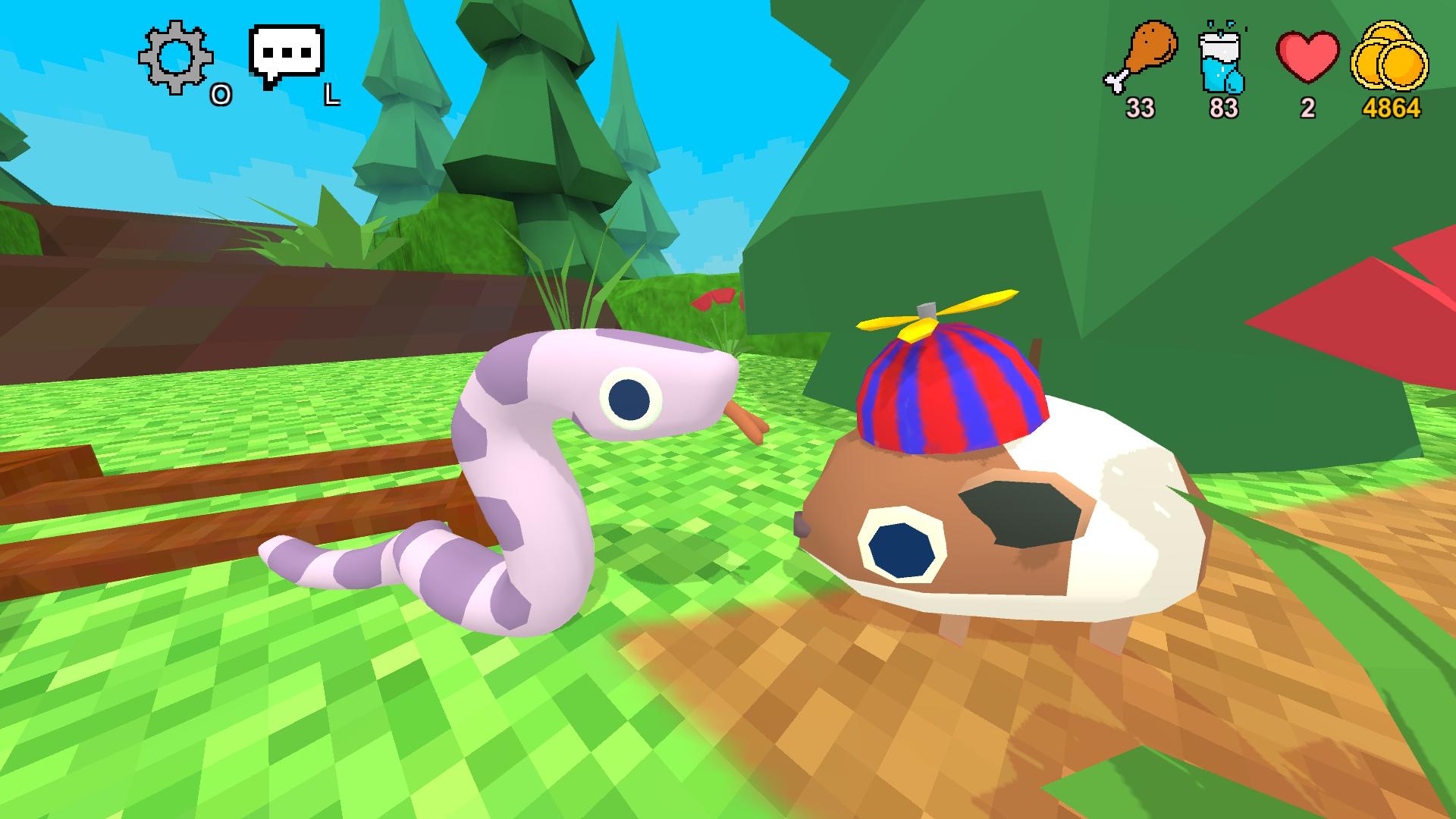Select the drink thirst icon
Viewport: 1456px width, 819px height.
(1221, 61)
